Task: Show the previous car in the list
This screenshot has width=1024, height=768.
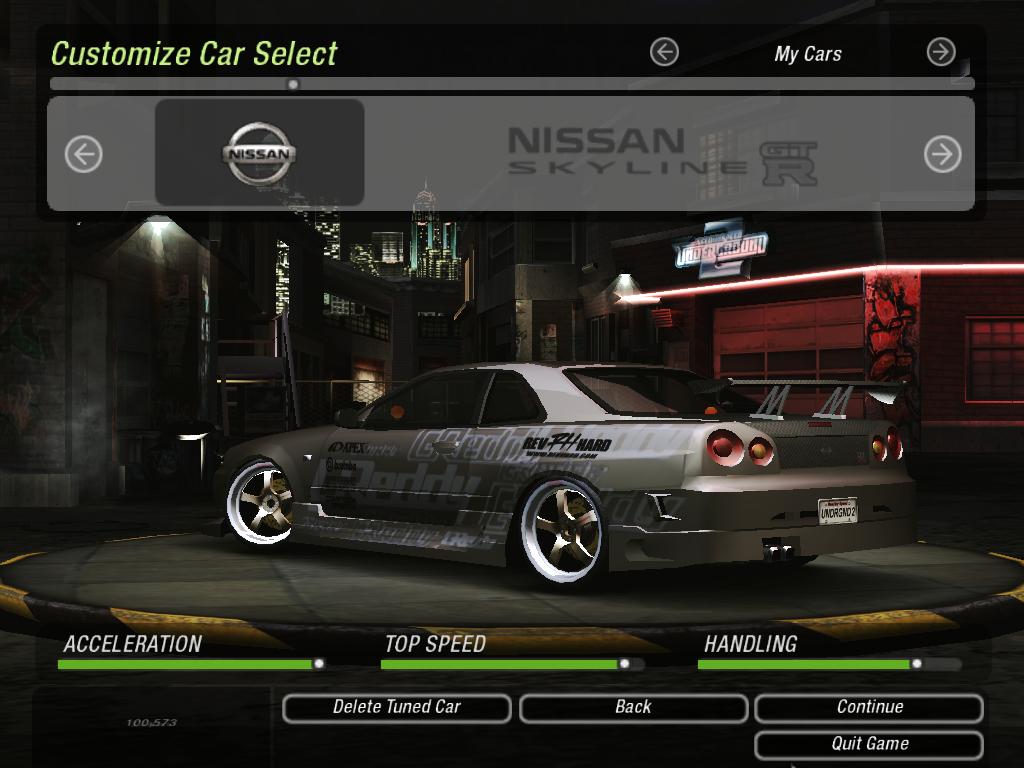Action: click(x=84, y=154)
